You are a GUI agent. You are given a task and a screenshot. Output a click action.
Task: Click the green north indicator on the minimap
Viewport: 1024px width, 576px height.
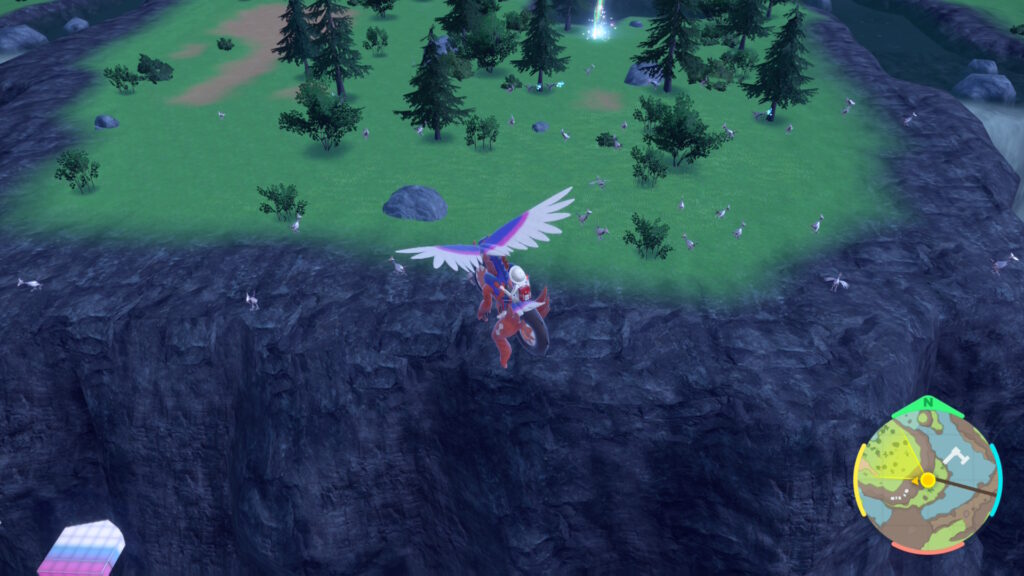click(928, 406)
